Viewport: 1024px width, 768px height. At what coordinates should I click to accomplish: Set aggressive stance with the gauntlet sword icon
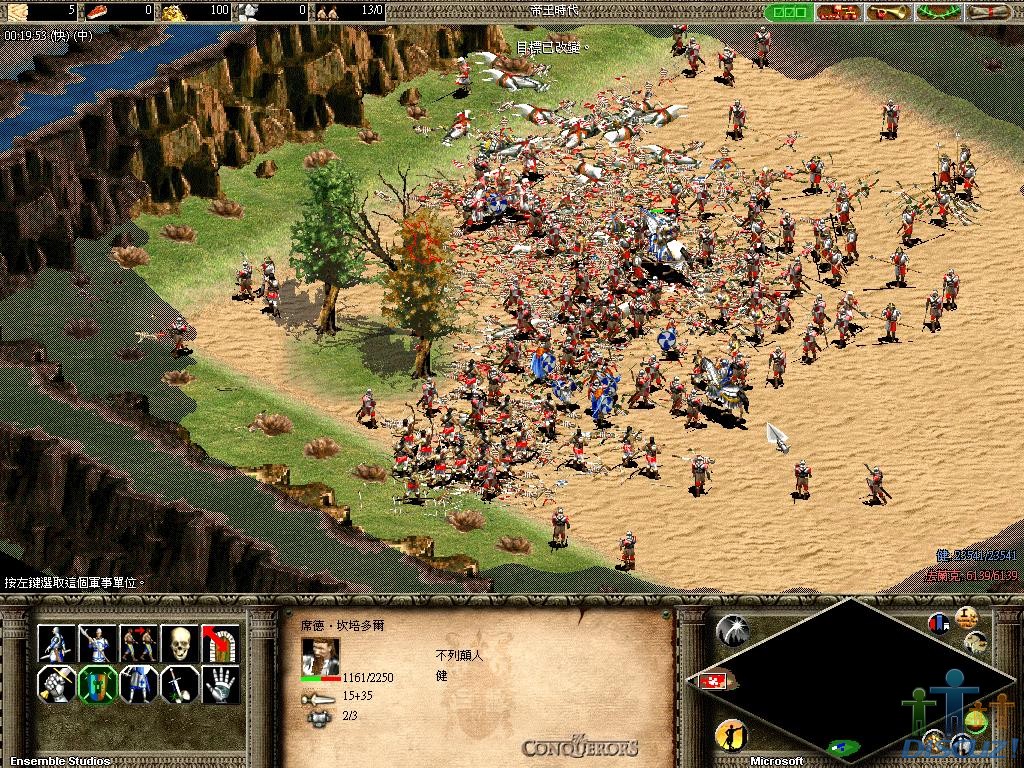[x=56, y=685]
